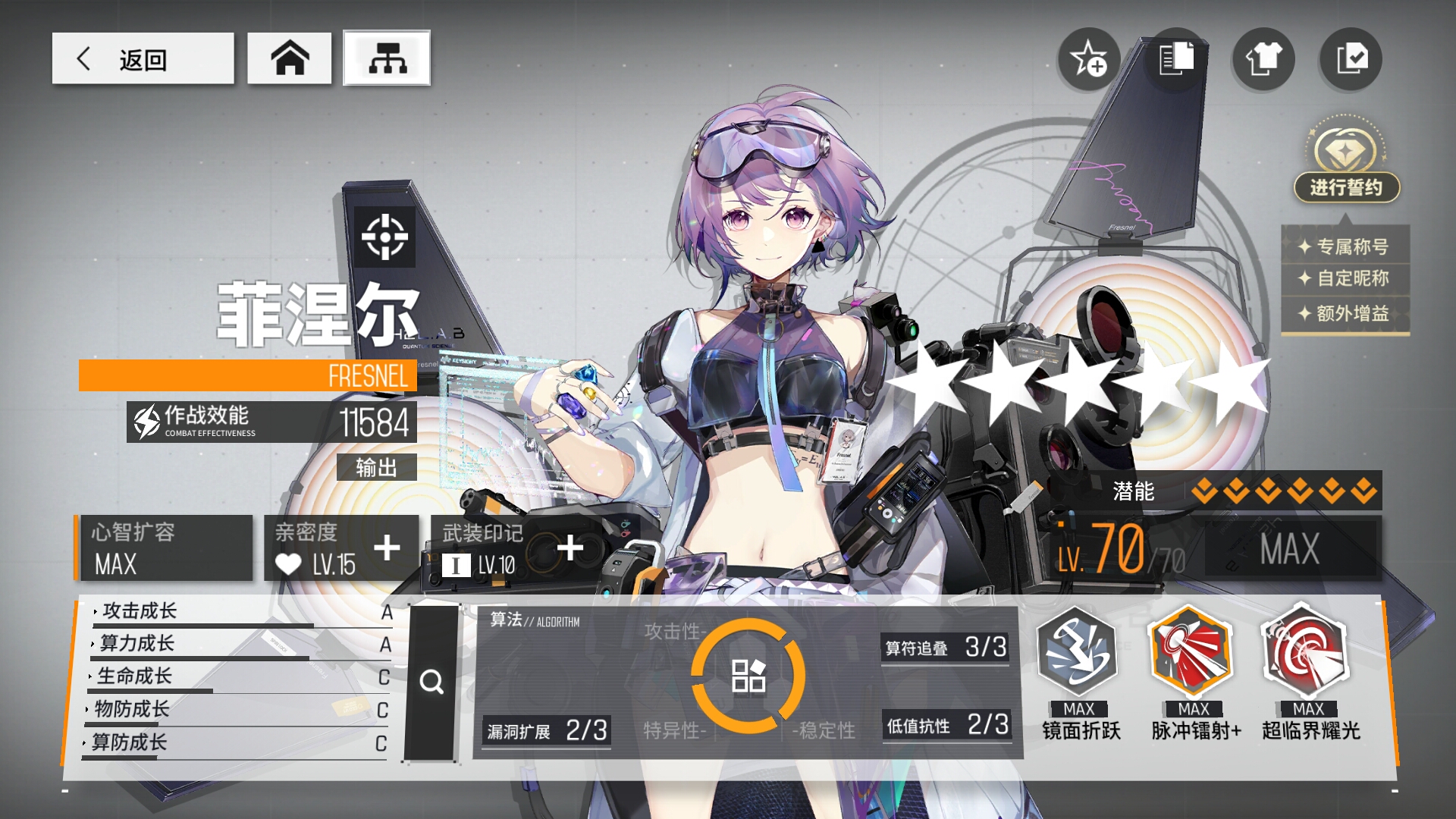1456x819 pixels.
Task: Choose 自定昵称 custom nickname
Action: (x=1345, y=278)
